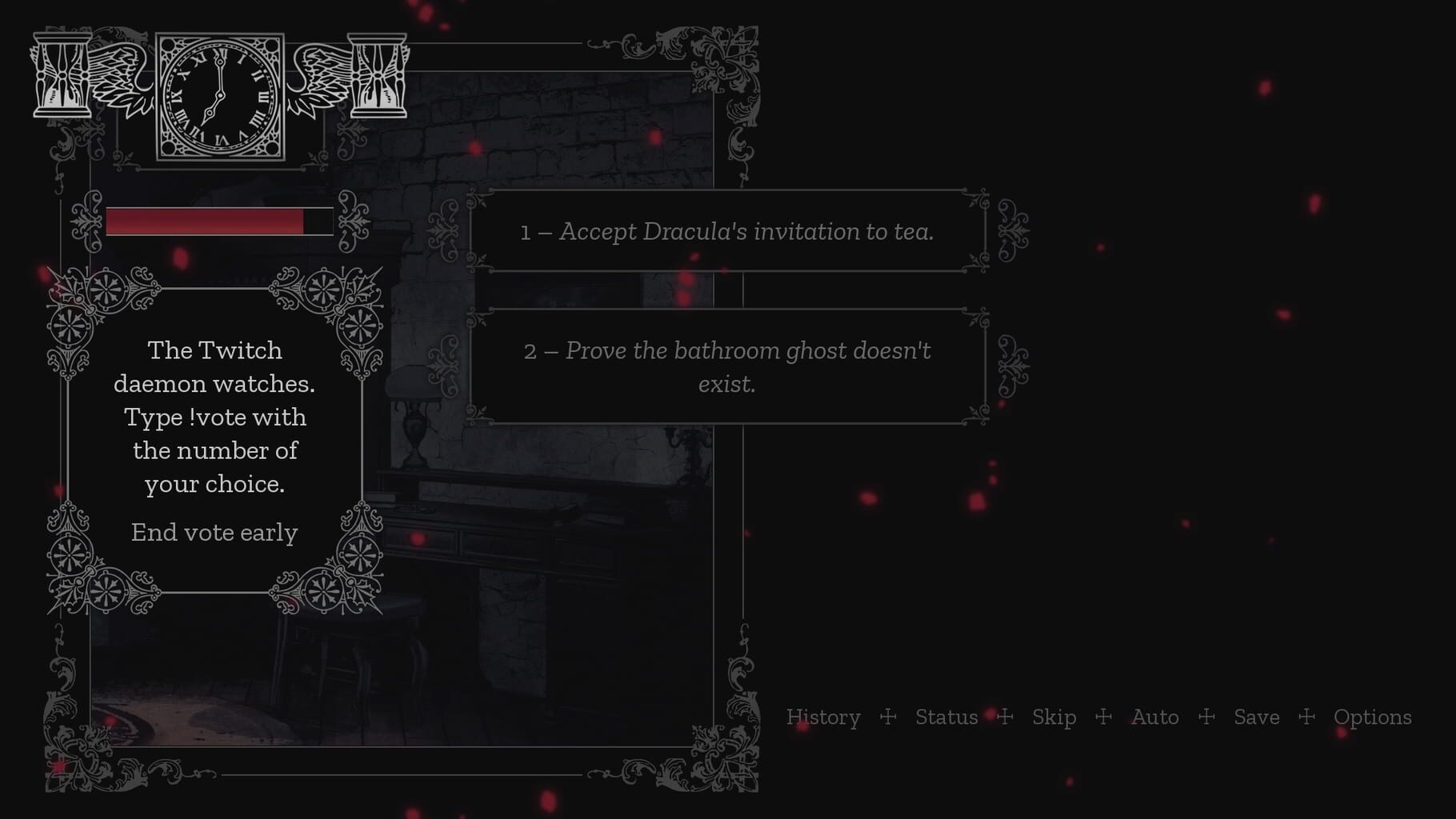Screen dimensions: 1456x819
Task: Click the cross icon between Auto and Save
Action: (x=1206, y=717)
